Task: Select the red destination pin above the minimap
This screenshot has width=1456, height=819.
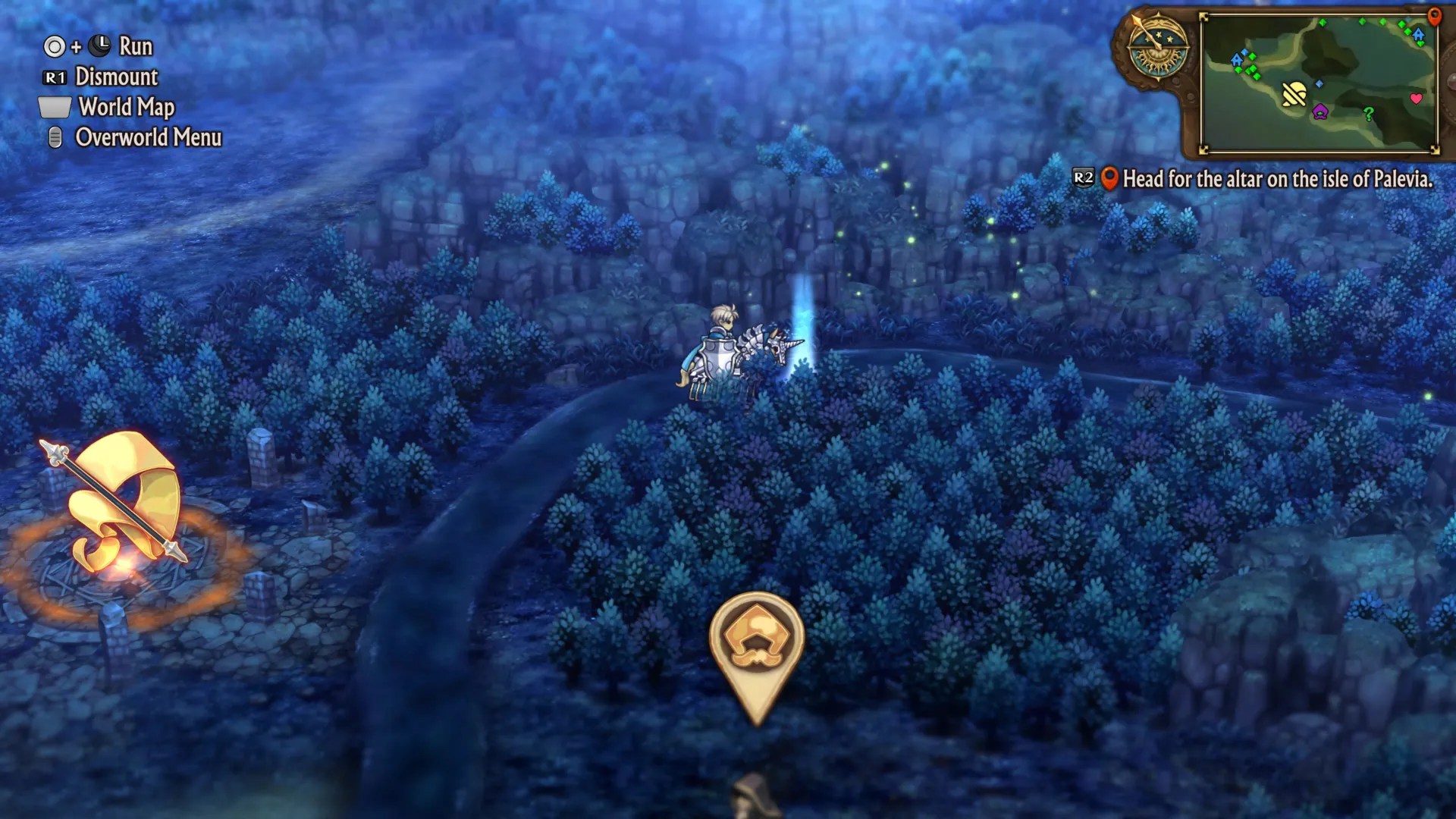Action: [1434, 18]
